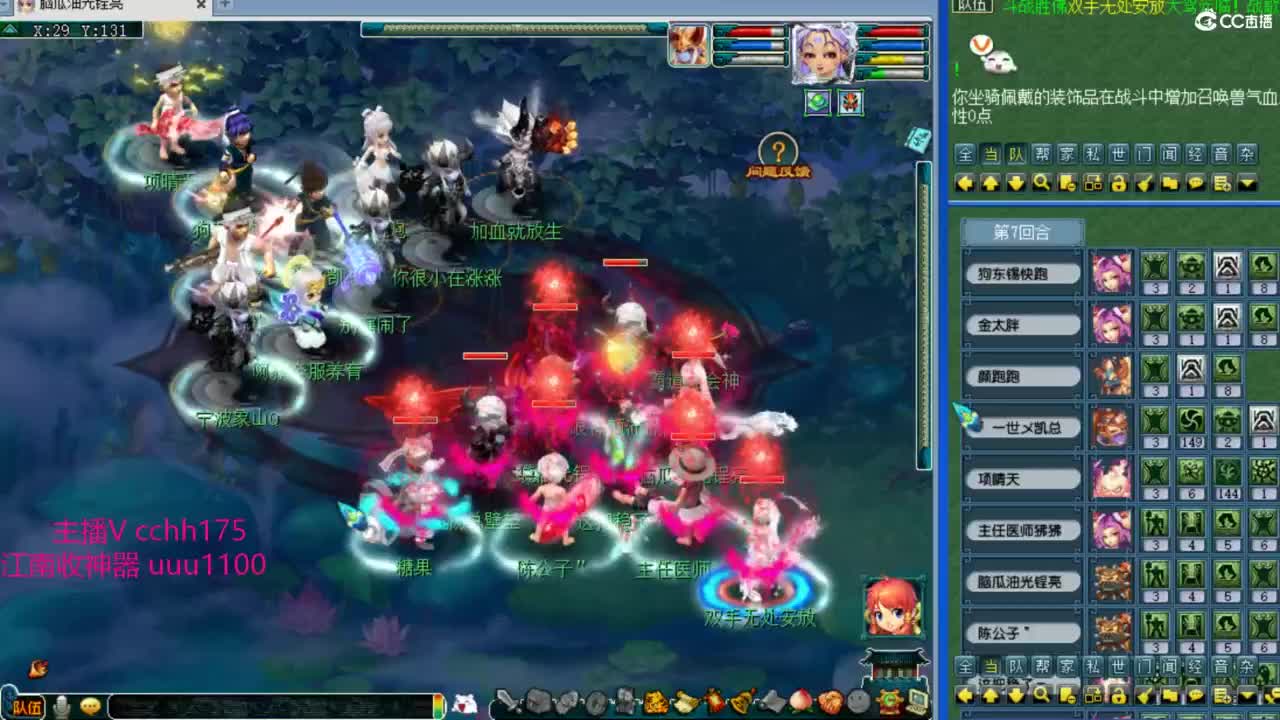The height and width of the screenshot is (720, 1280).
Task: Click the peach item icon on the bottom toolbar
Action: (802, 702)
